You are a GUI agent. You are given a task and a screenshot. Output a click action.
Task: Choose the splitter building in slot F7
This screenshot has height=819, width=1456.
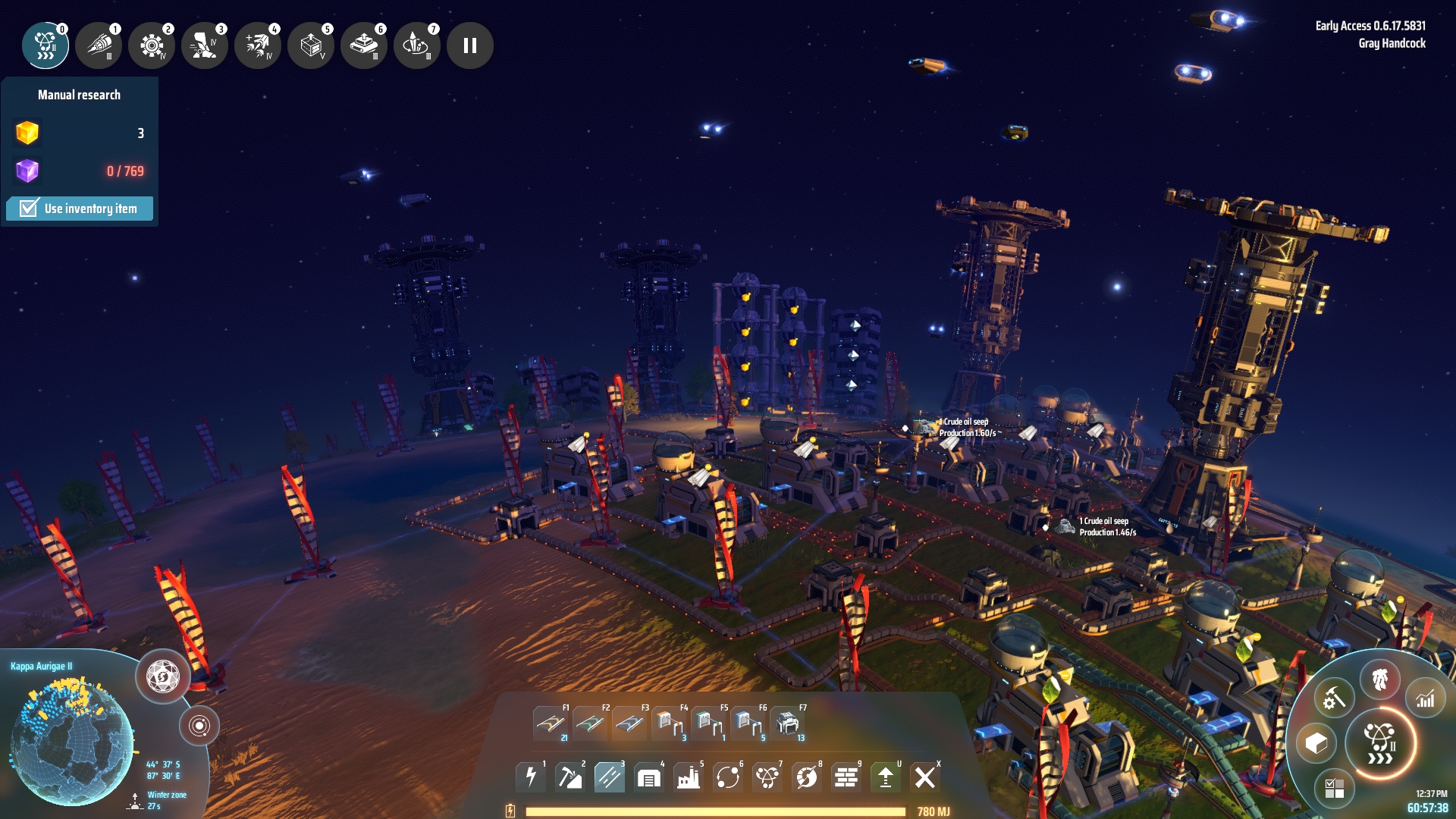click(787, 723)
